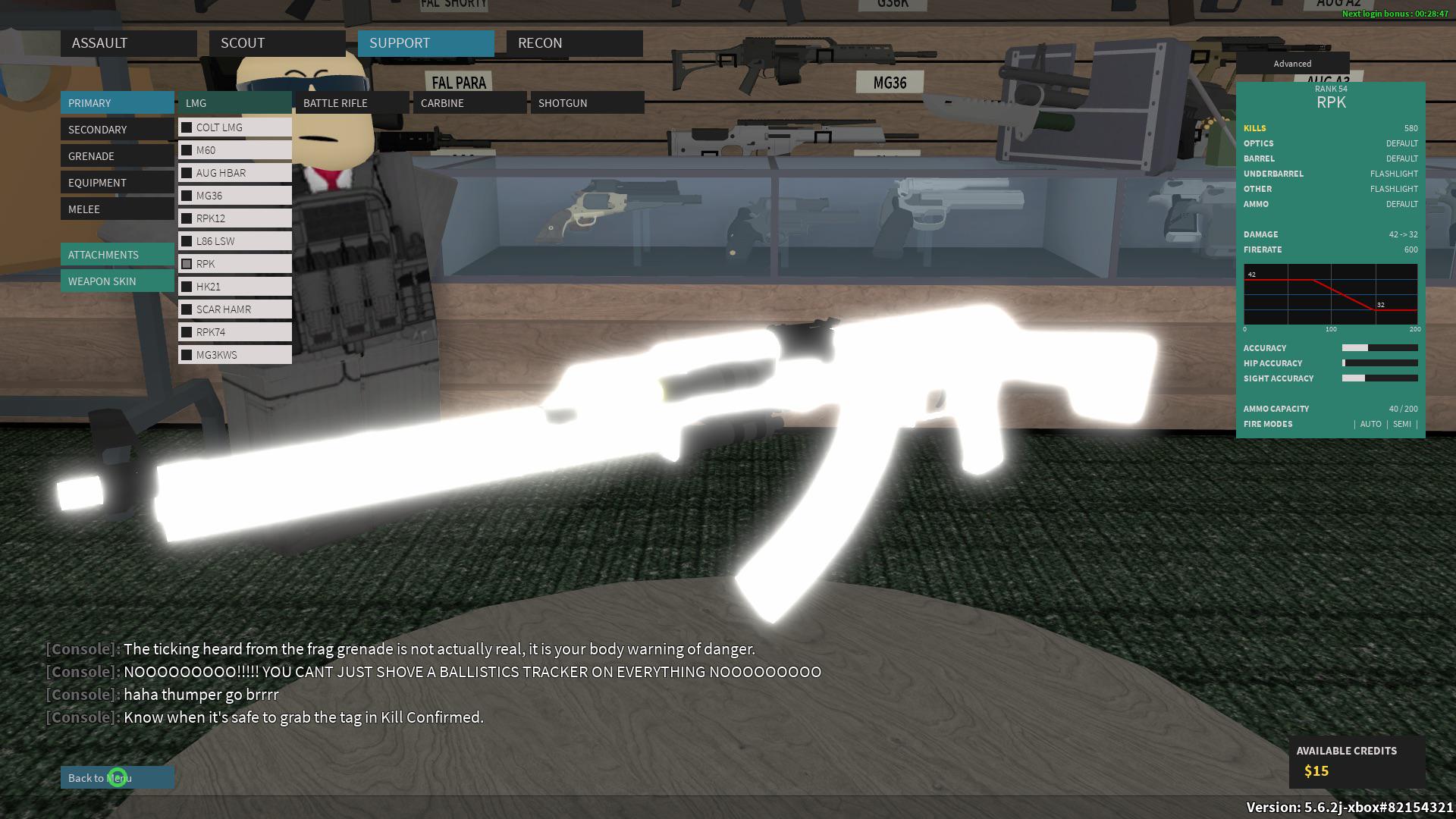The height and width of the screenshot is (819, 1456).
Task: Toggle the AUTO fire mode
Action: click(x=1371, y=424)
